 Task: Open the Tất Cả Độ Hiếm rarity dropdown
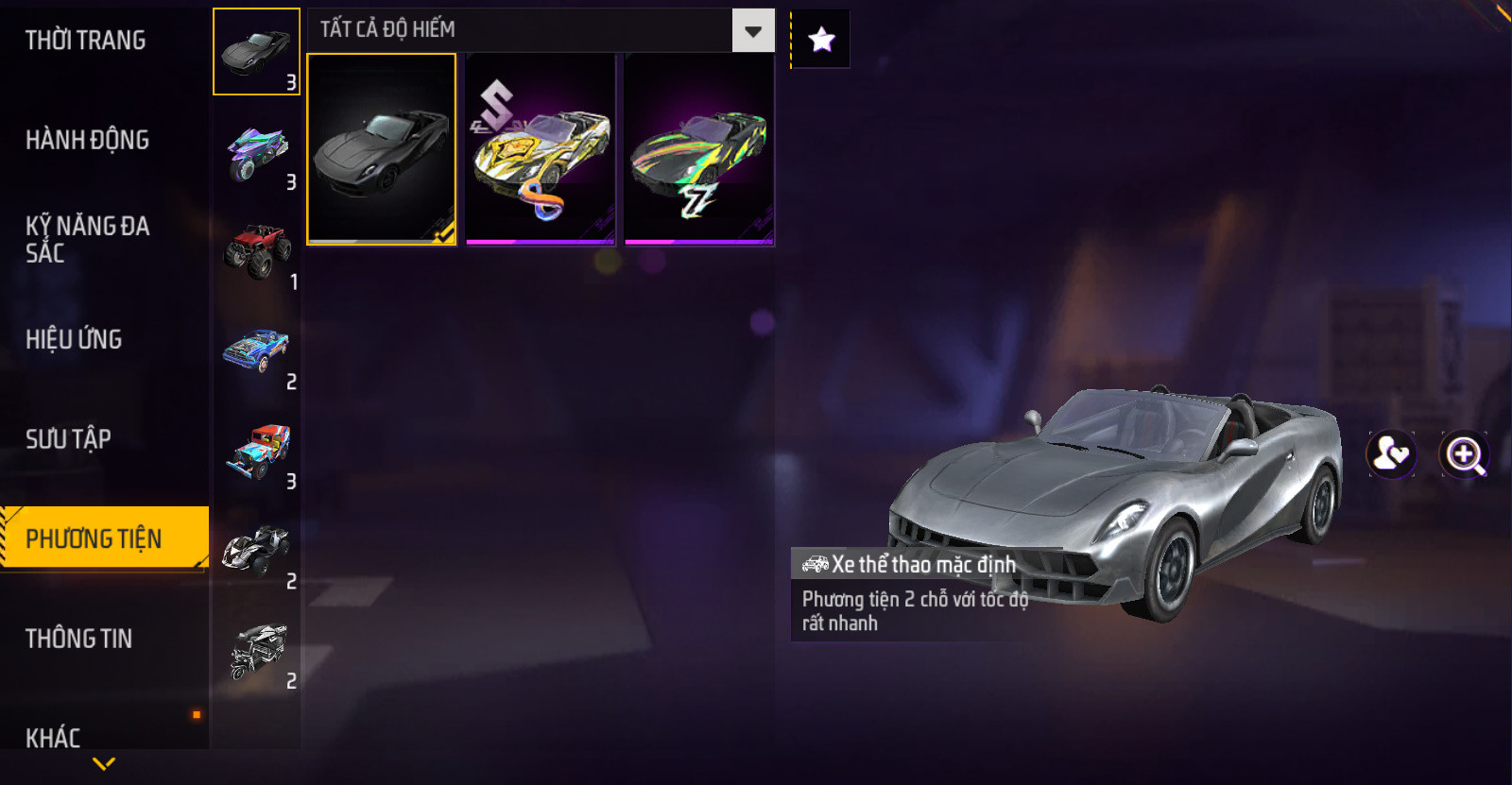click(x=752, y=31)
